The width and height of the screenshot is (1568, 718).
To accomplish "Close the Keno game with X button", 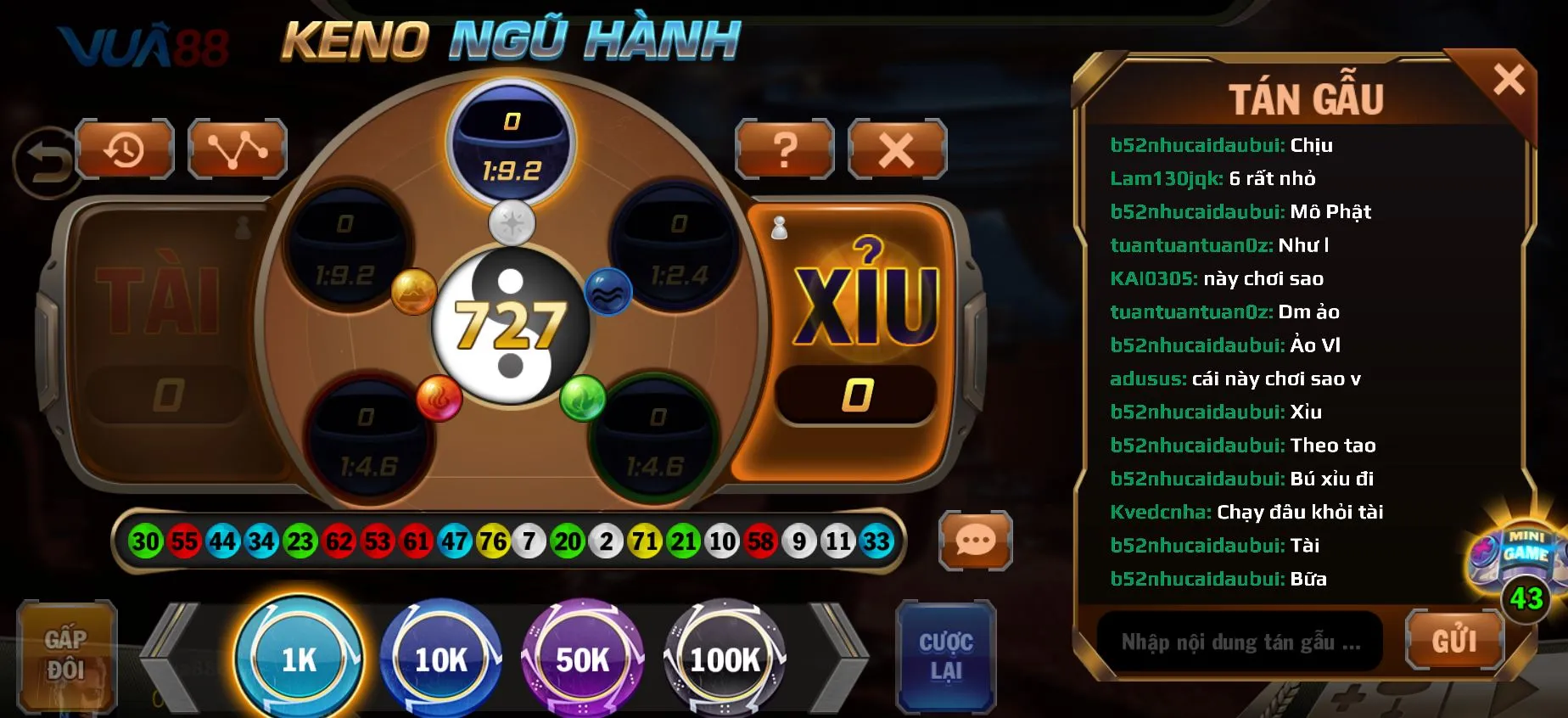I will pos(897,150).
